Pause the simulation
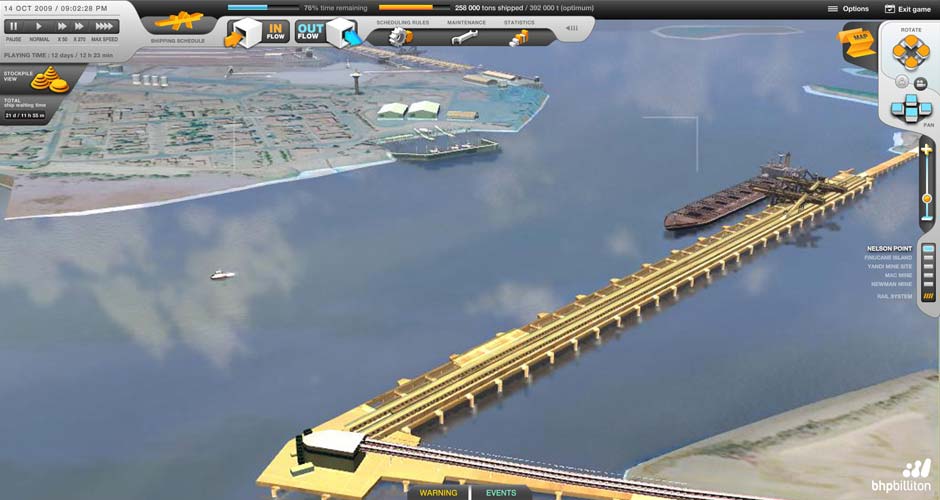The image size is (940, 500). tap(14, 26)
